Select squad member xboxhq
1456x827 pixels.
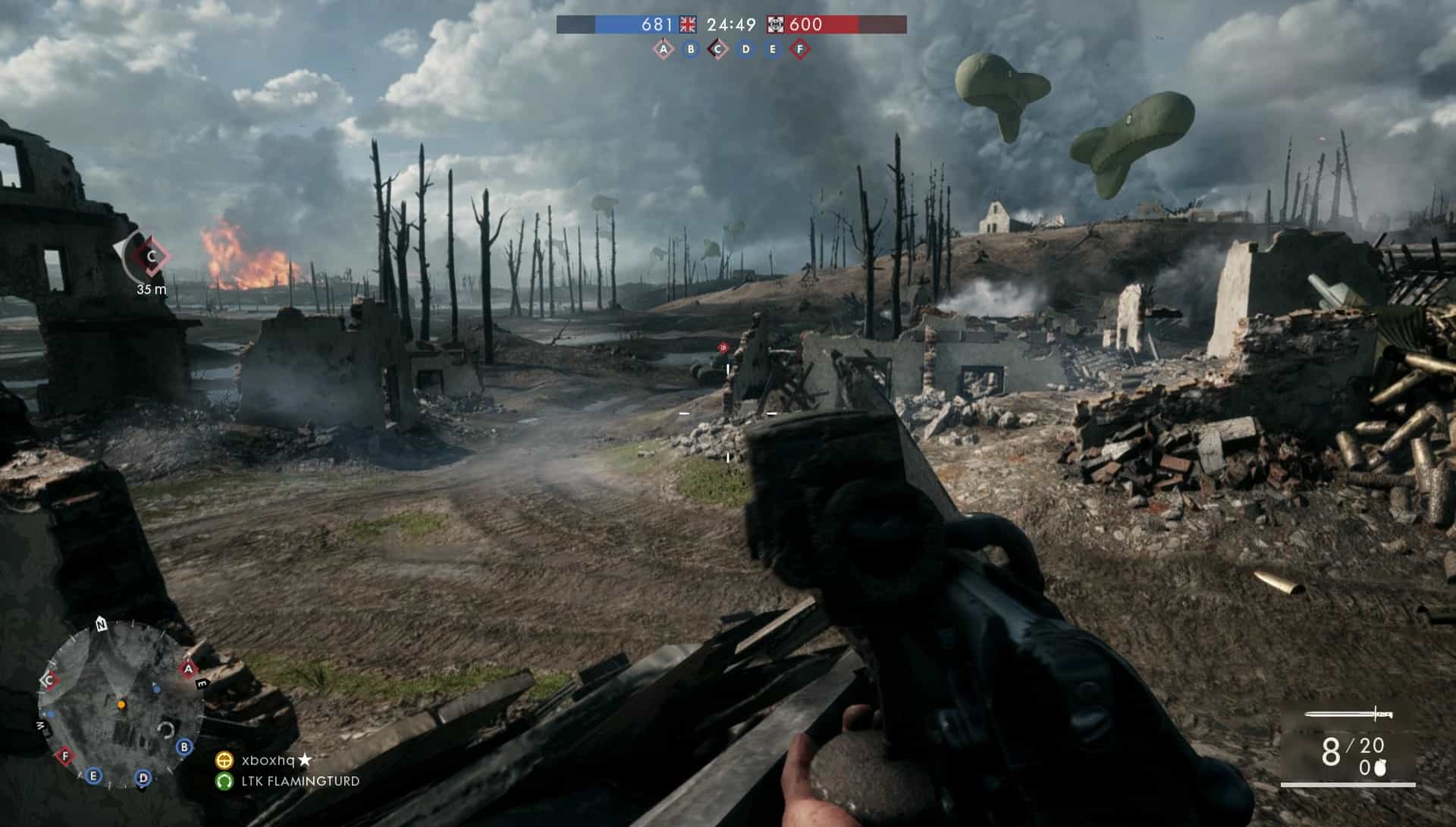pos(268,759)
